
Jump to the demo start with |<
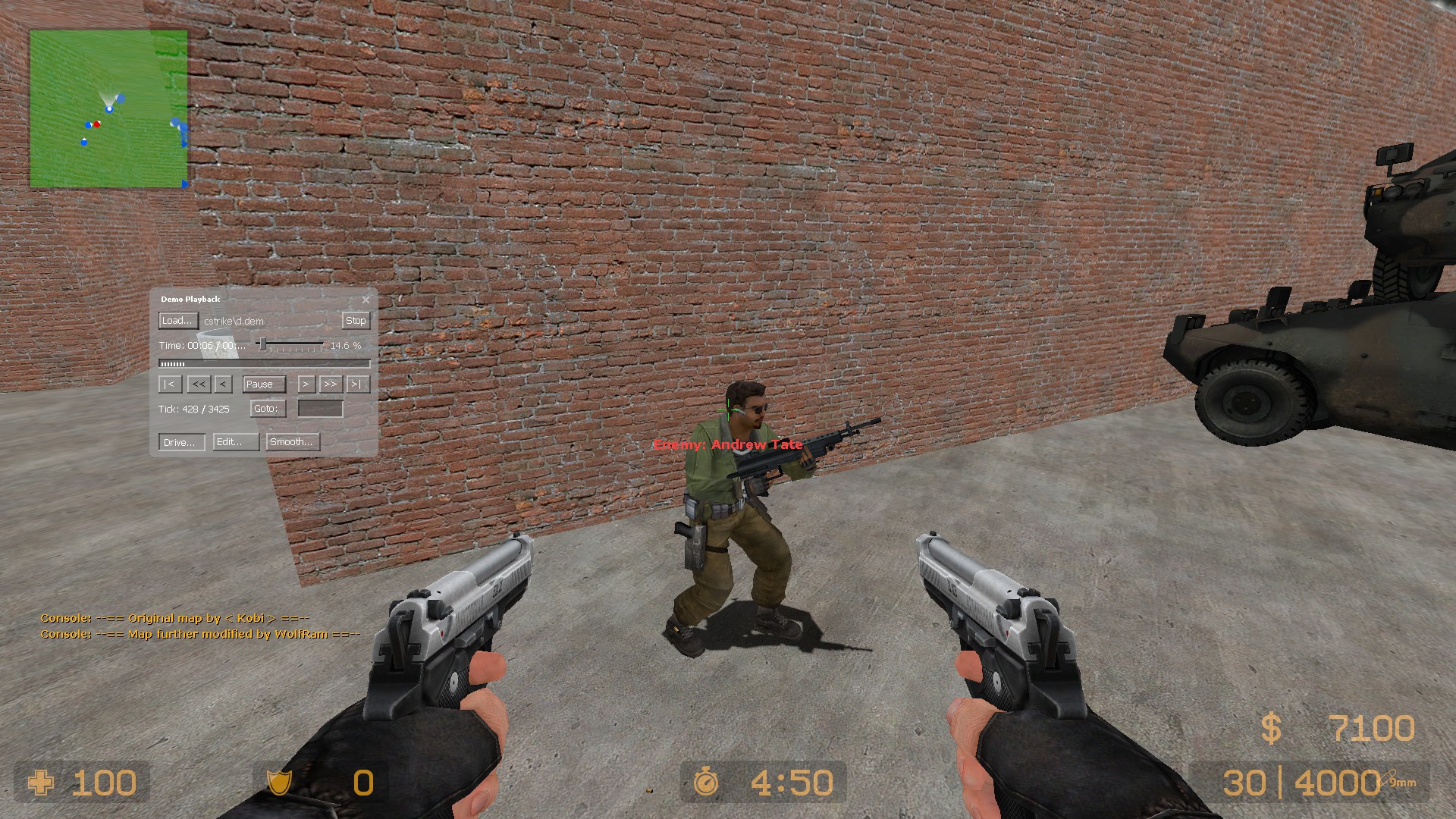click(x=170, y=384)
